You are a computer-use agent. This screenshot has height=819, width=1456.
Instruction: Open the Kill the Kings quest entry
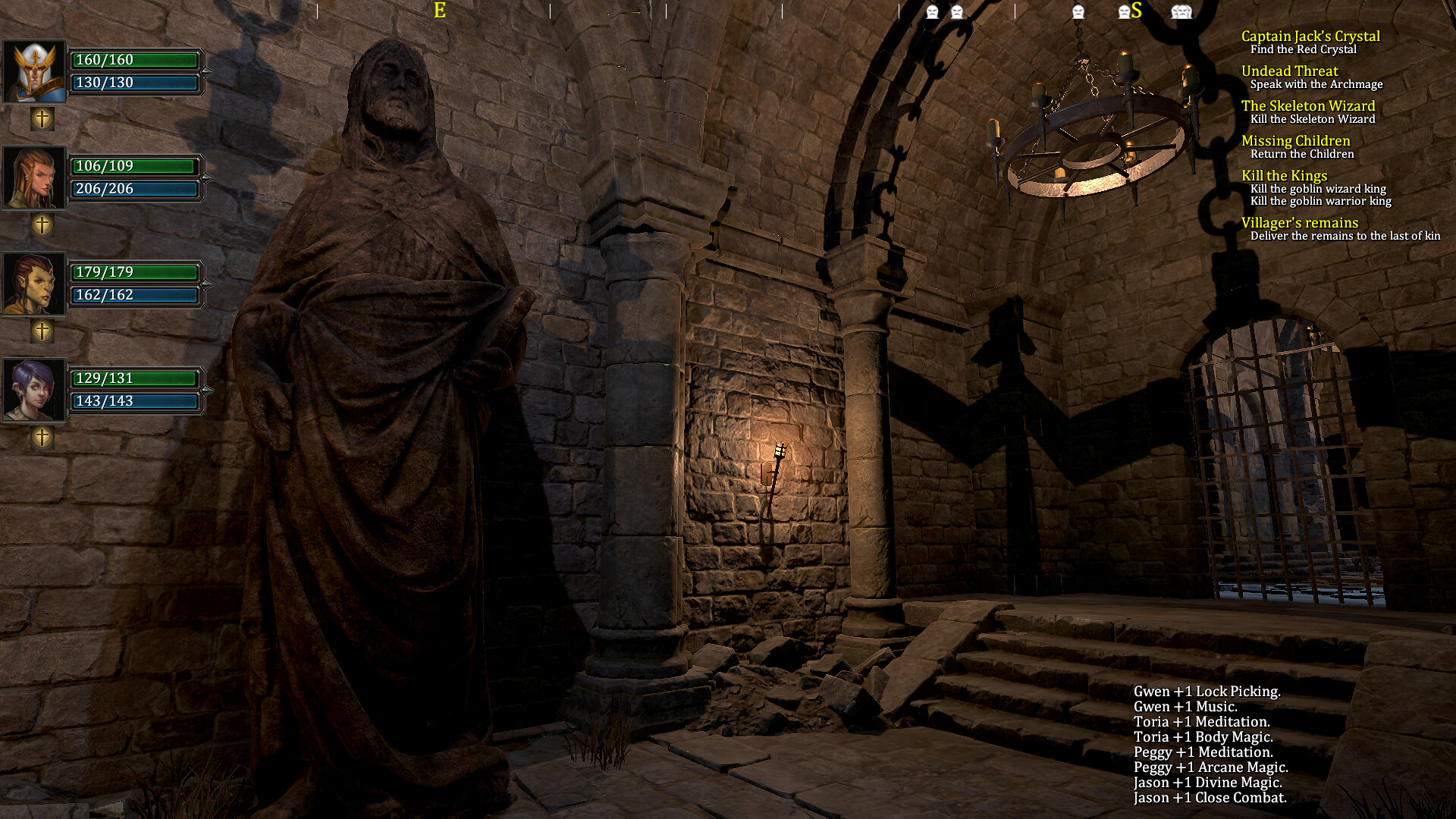pos(1285,175)
